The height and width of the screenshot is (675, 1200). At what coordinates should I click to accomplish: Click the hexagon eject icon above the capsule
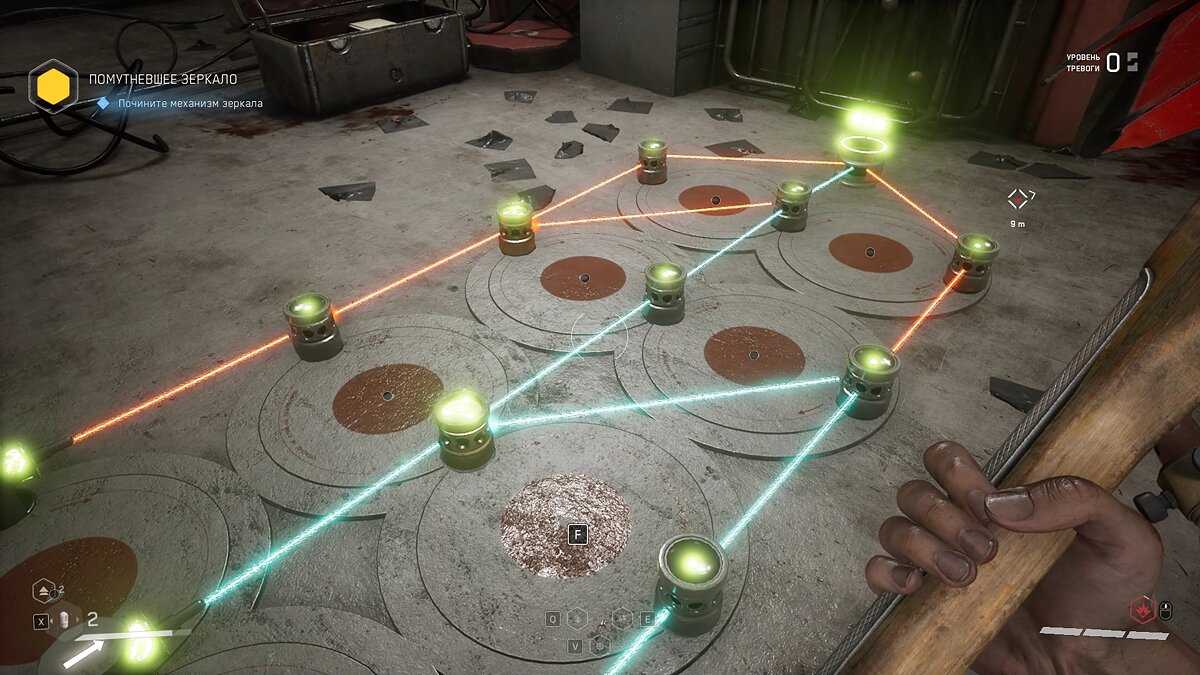pos(43,589)
